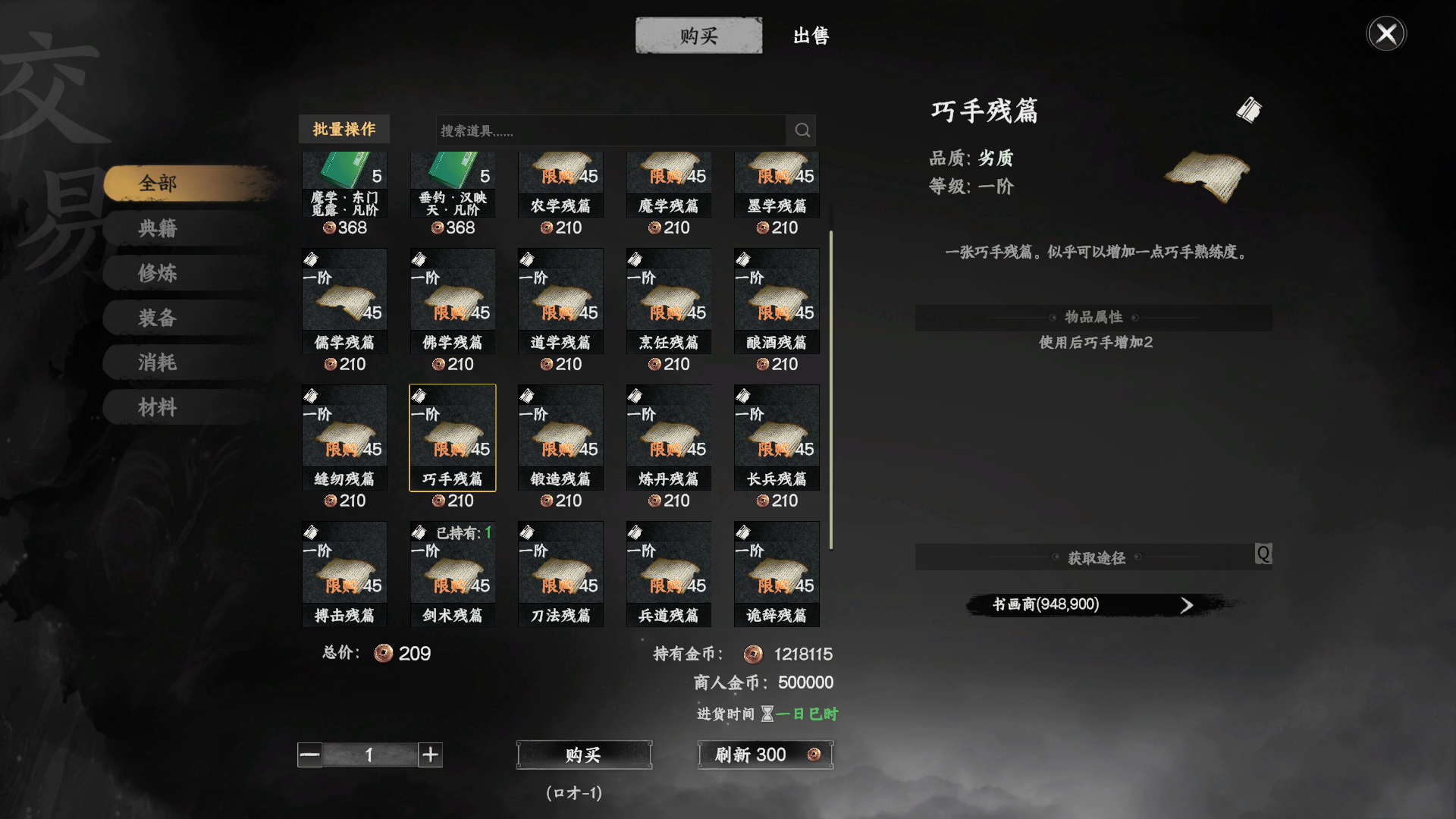Expand the 书画商 vendor entry via its arrow
The image size is (1456, 819).
pyautogui.click(x=1186, y=604)
